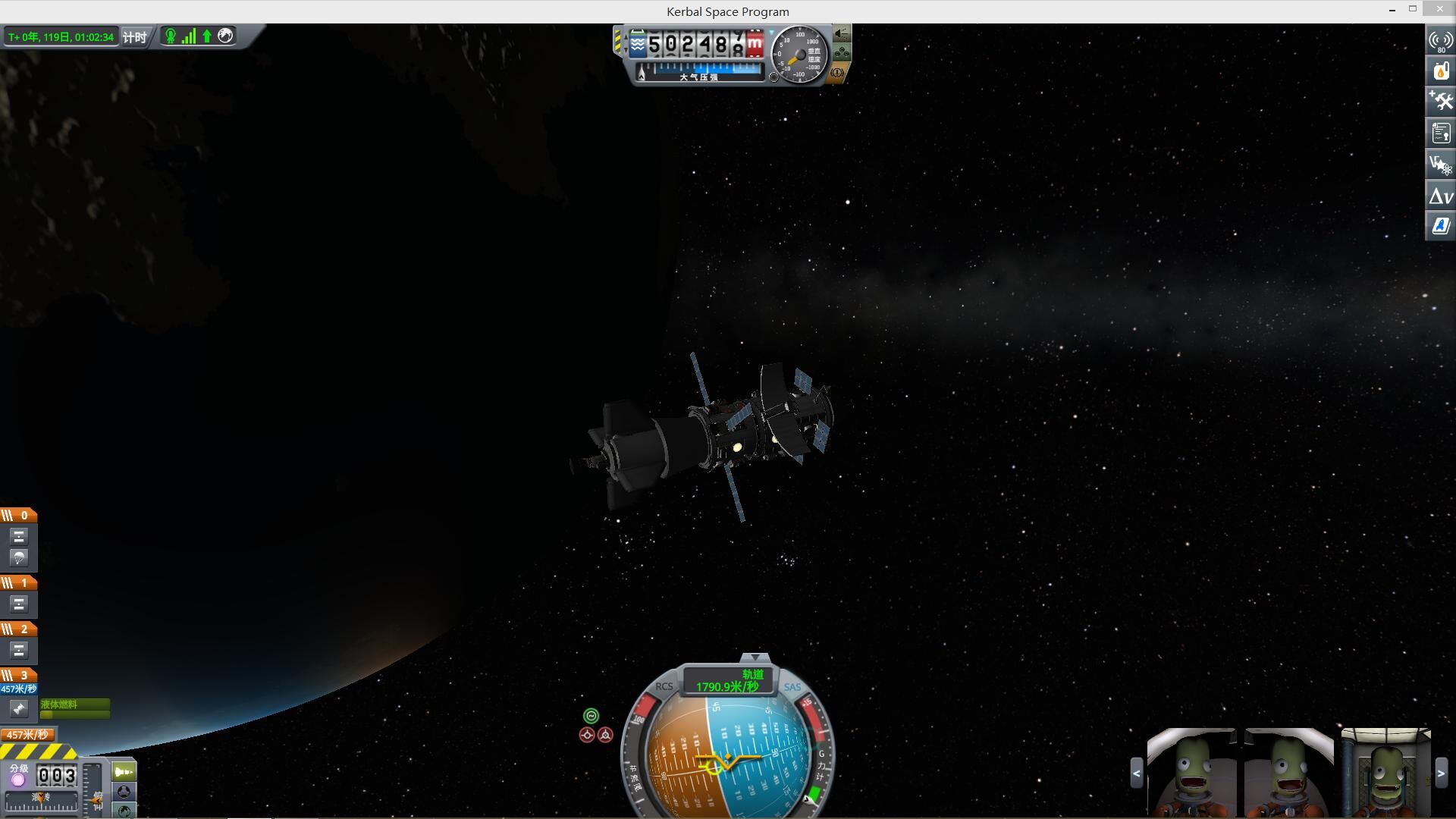Open the delta-v tool on the toolbar
The height and width of the screenshot is (819, 1456).
1440,196
